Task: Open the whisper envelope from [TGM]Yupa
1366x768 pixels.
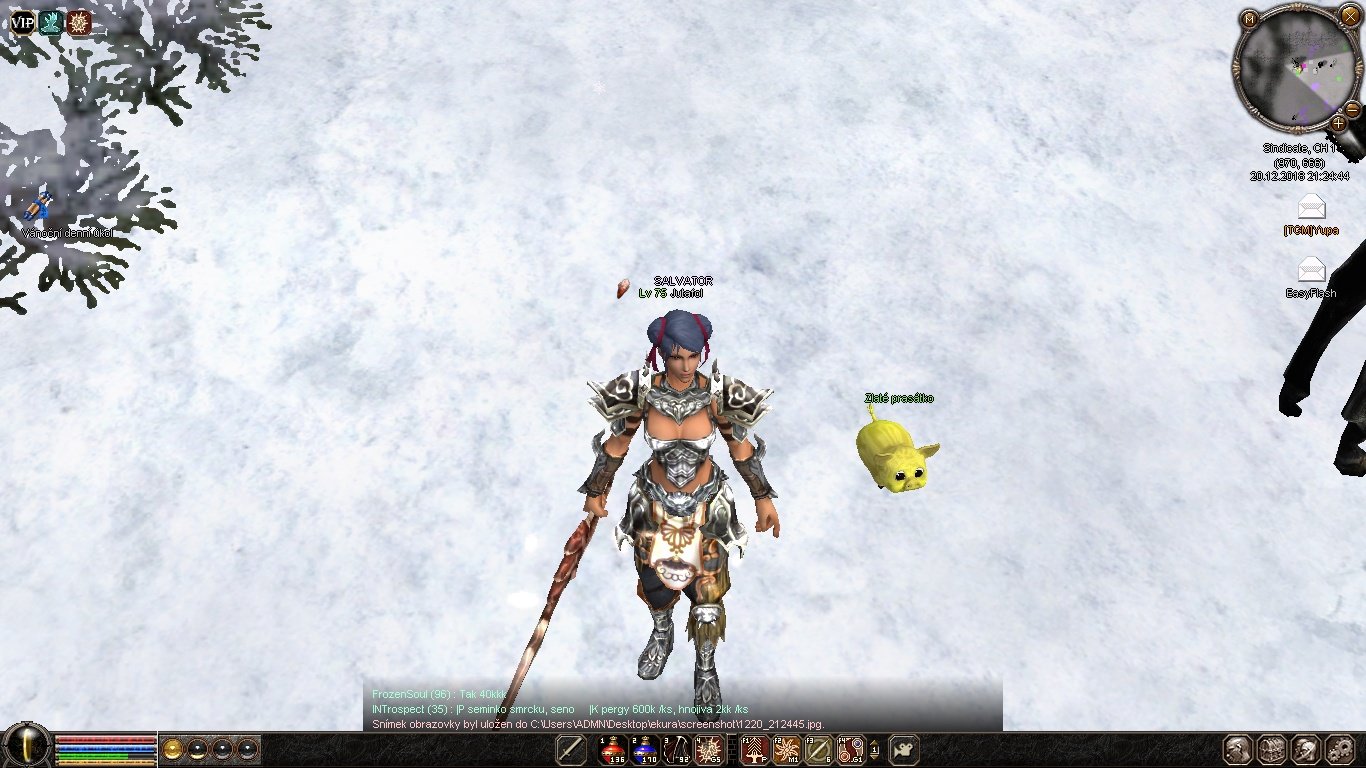Action: [1311, 208]
